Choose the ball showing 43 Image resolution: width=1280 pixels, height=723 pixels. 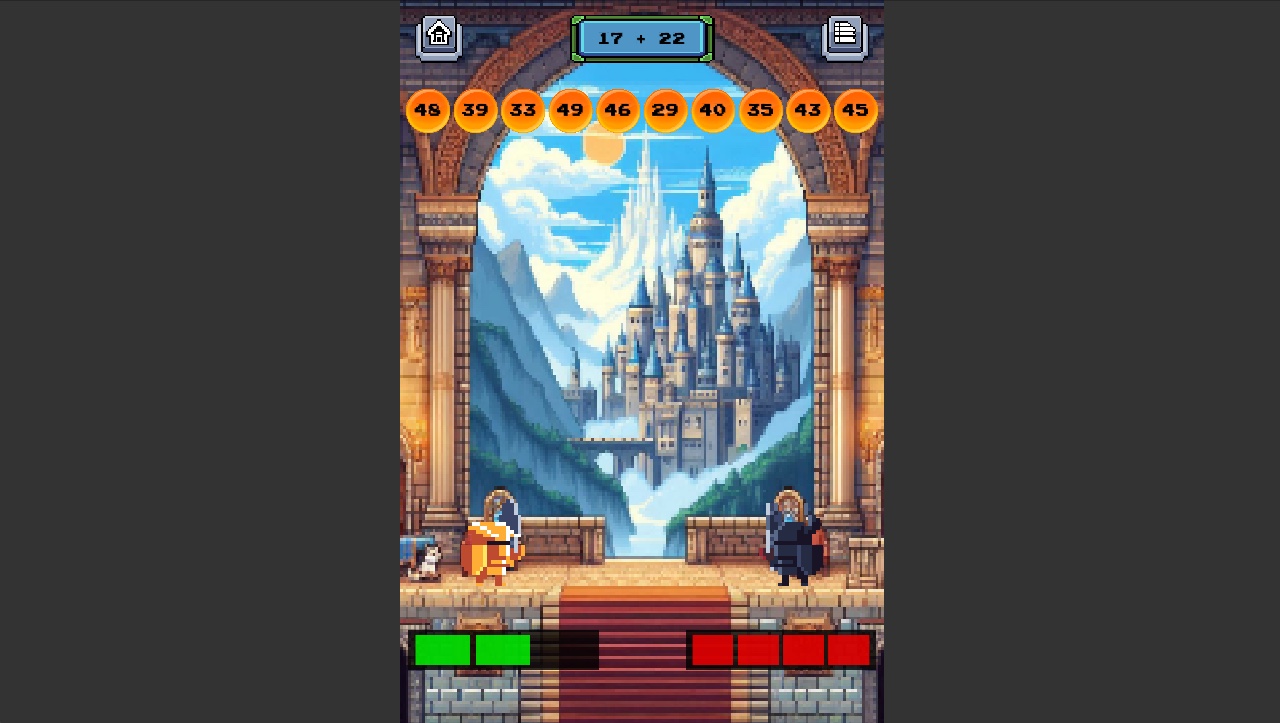point(808,110)
